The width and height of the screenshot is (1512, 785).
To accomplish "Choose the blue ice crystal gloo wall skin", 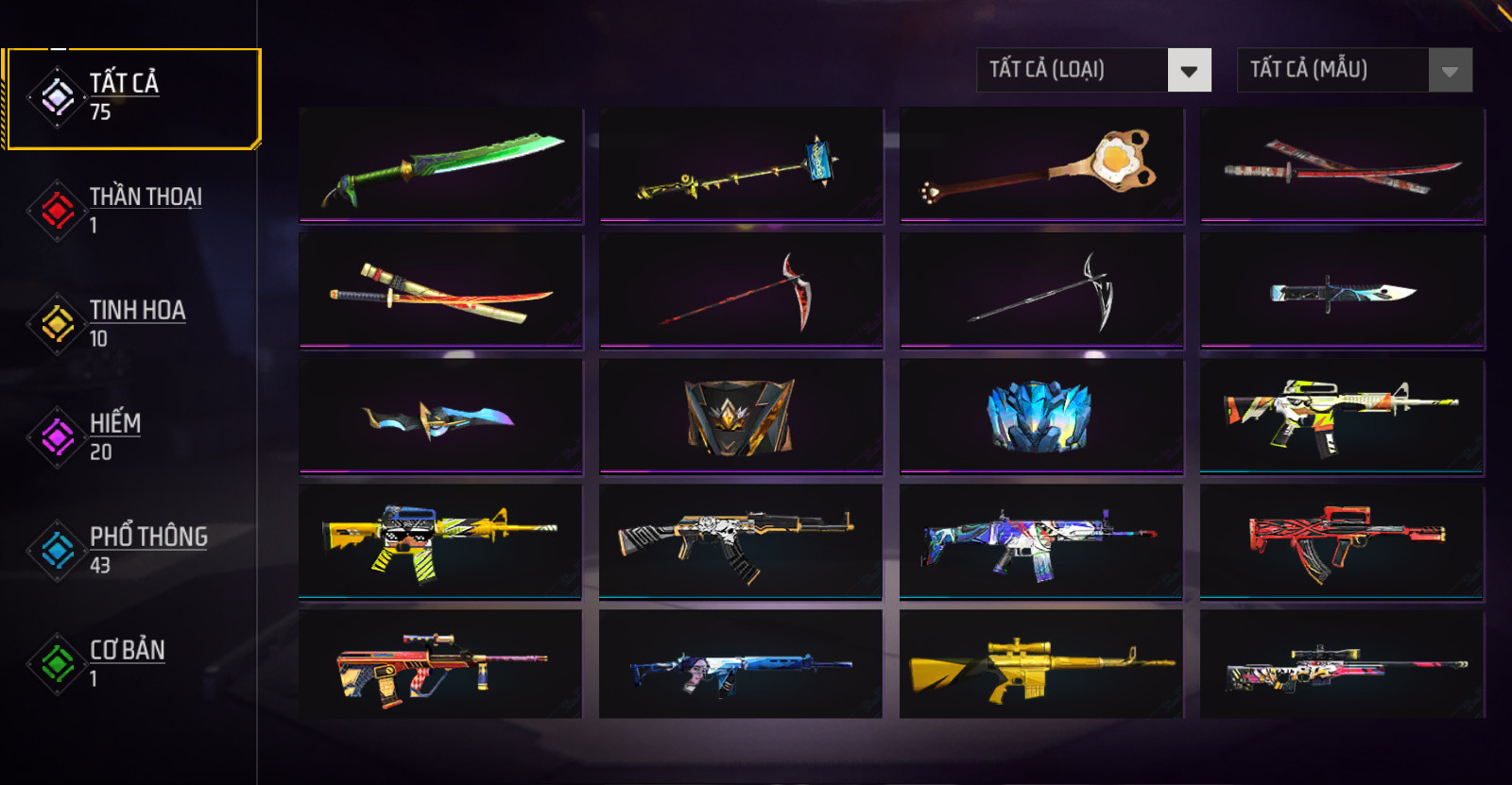I will pos(1041,417).
